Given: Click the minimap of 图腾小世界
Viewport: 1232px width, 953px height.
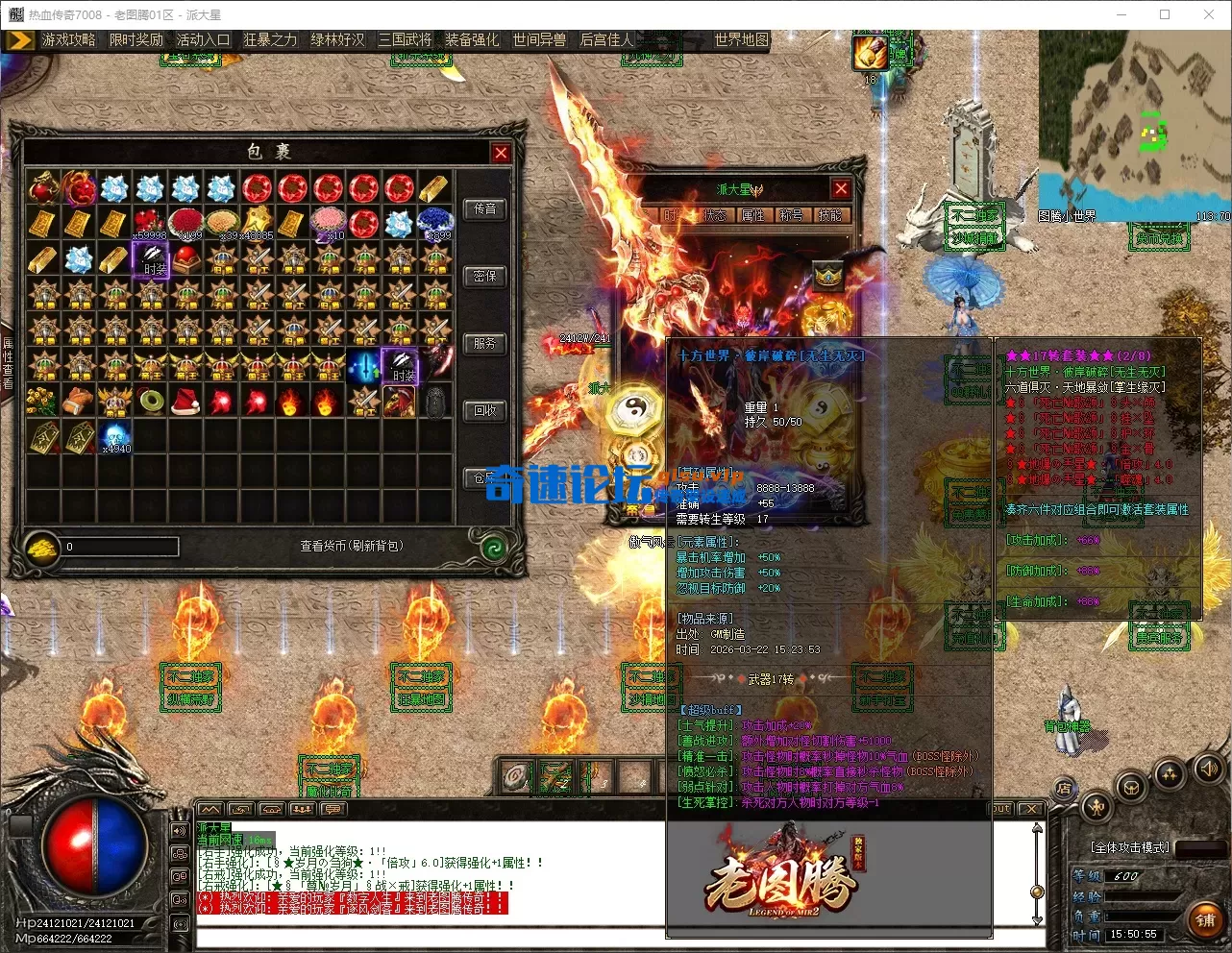Looking at the screenshot, I should (x=1134, y=125).
